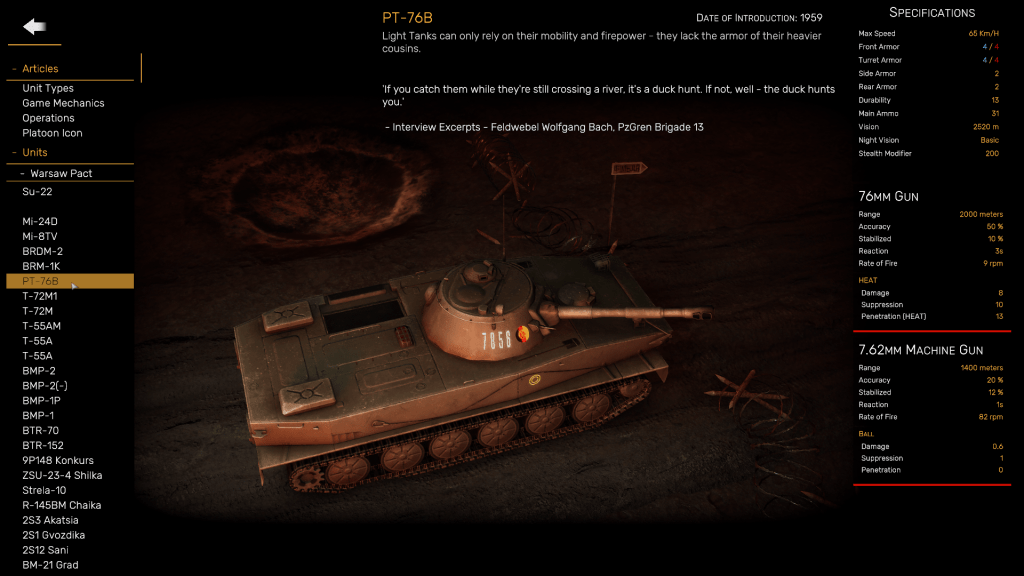Choose the T-72M1 tank entry
This screenshot has width=1024, height=576.
click(x=40, y=296)
